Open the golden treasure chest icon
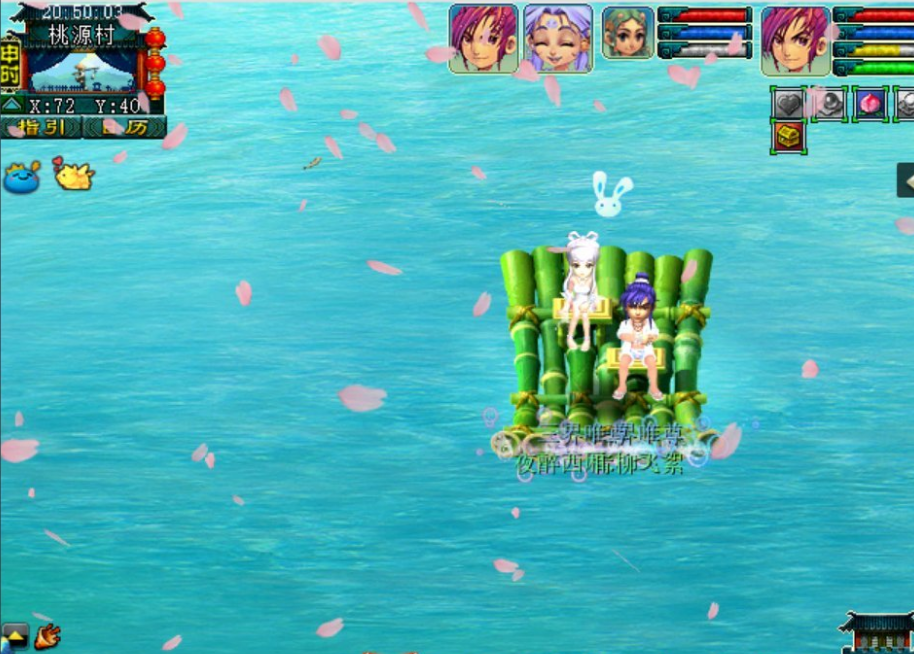The height and width of the screenshot is (654, 914). [789, 136]
